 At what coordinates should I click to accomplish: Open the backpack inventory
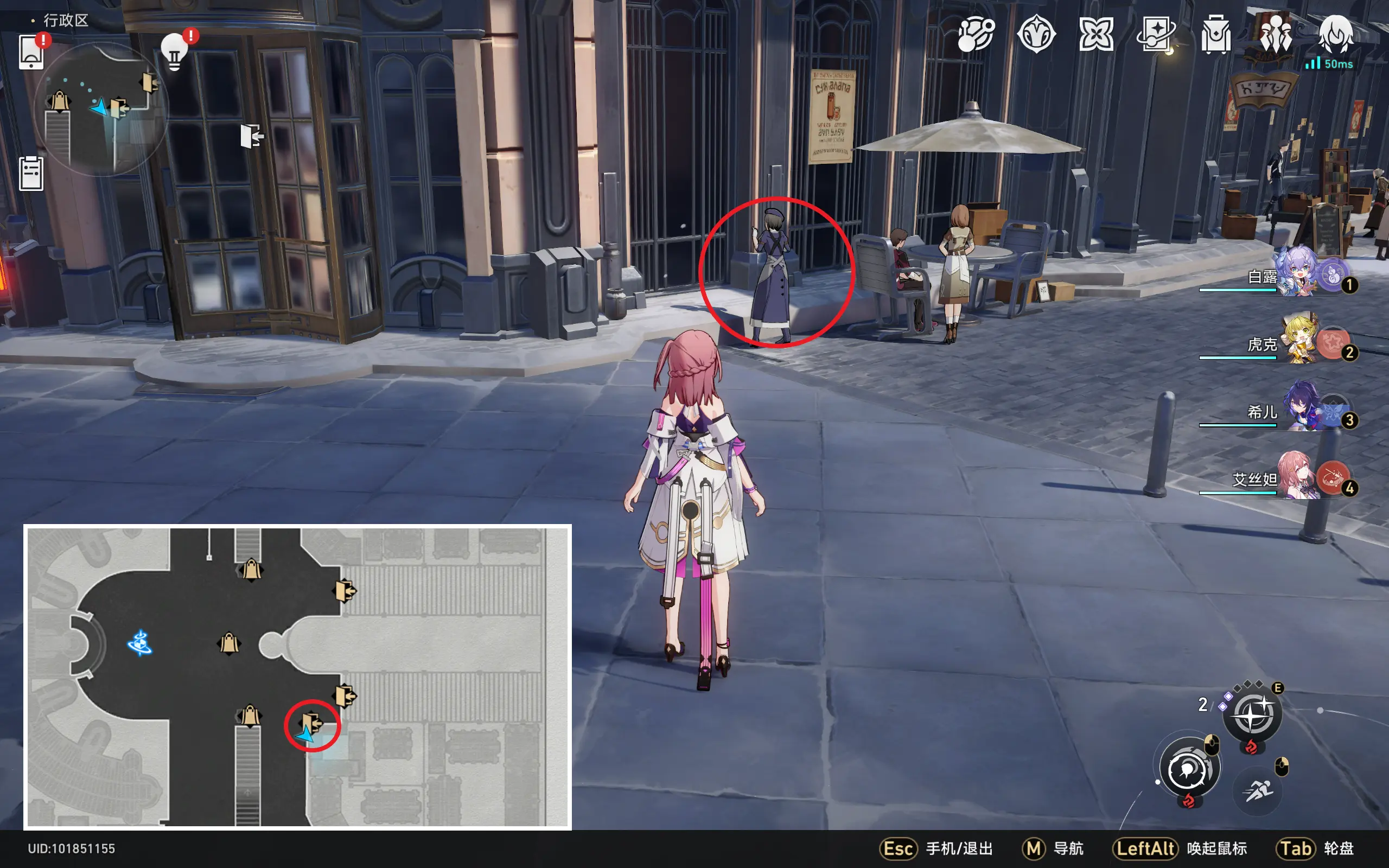(1215, 34)
